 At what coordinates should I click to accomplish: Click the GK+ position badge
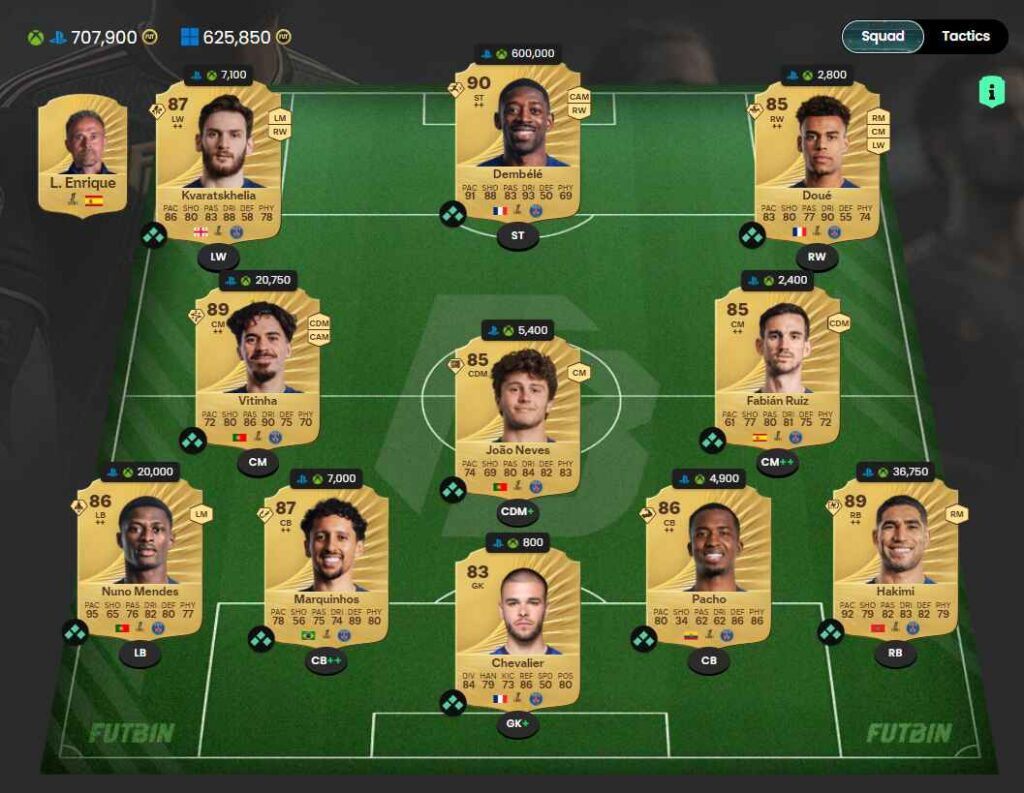click(x=517, y=725)
